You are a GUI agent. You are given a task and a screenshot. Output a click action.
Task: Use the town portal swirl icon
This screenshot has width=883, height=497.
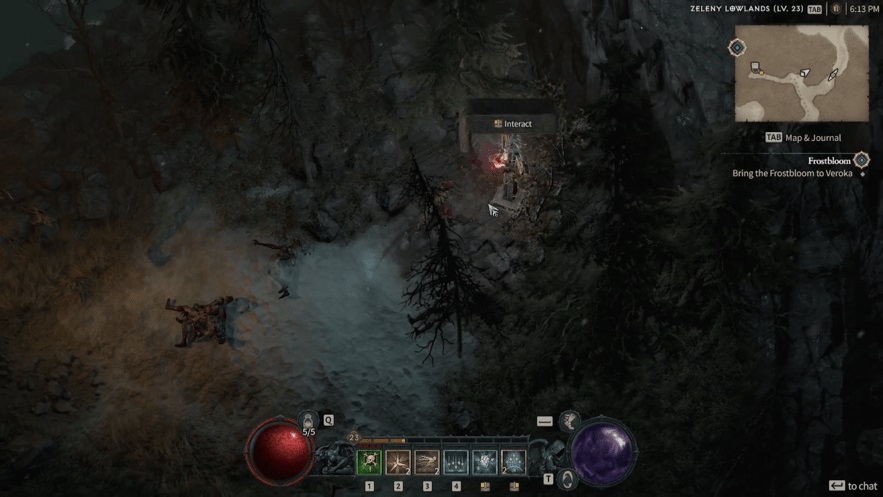568,478
